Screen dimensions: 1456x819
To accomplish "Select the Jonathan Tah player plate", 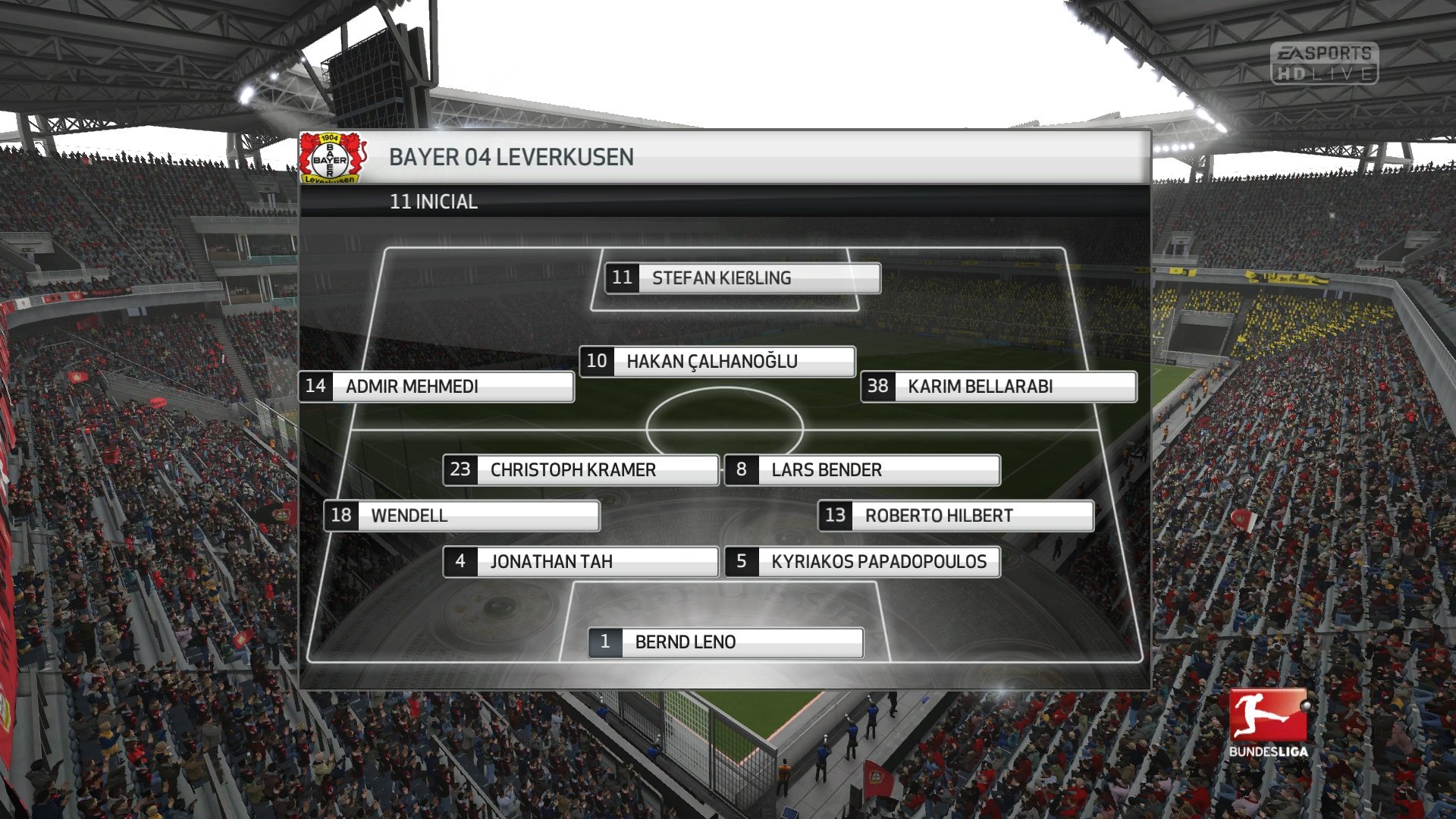I will click(580, 562).
